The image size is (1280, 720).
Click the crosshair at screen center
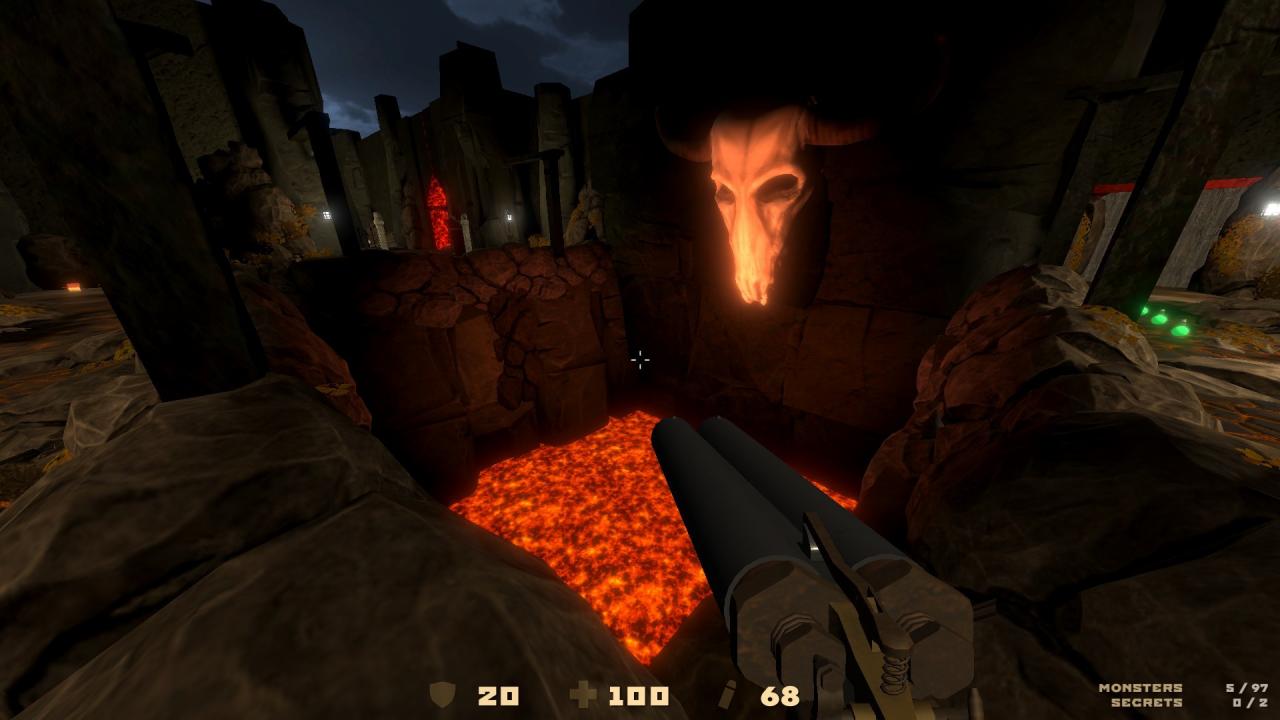pos(639,360)
